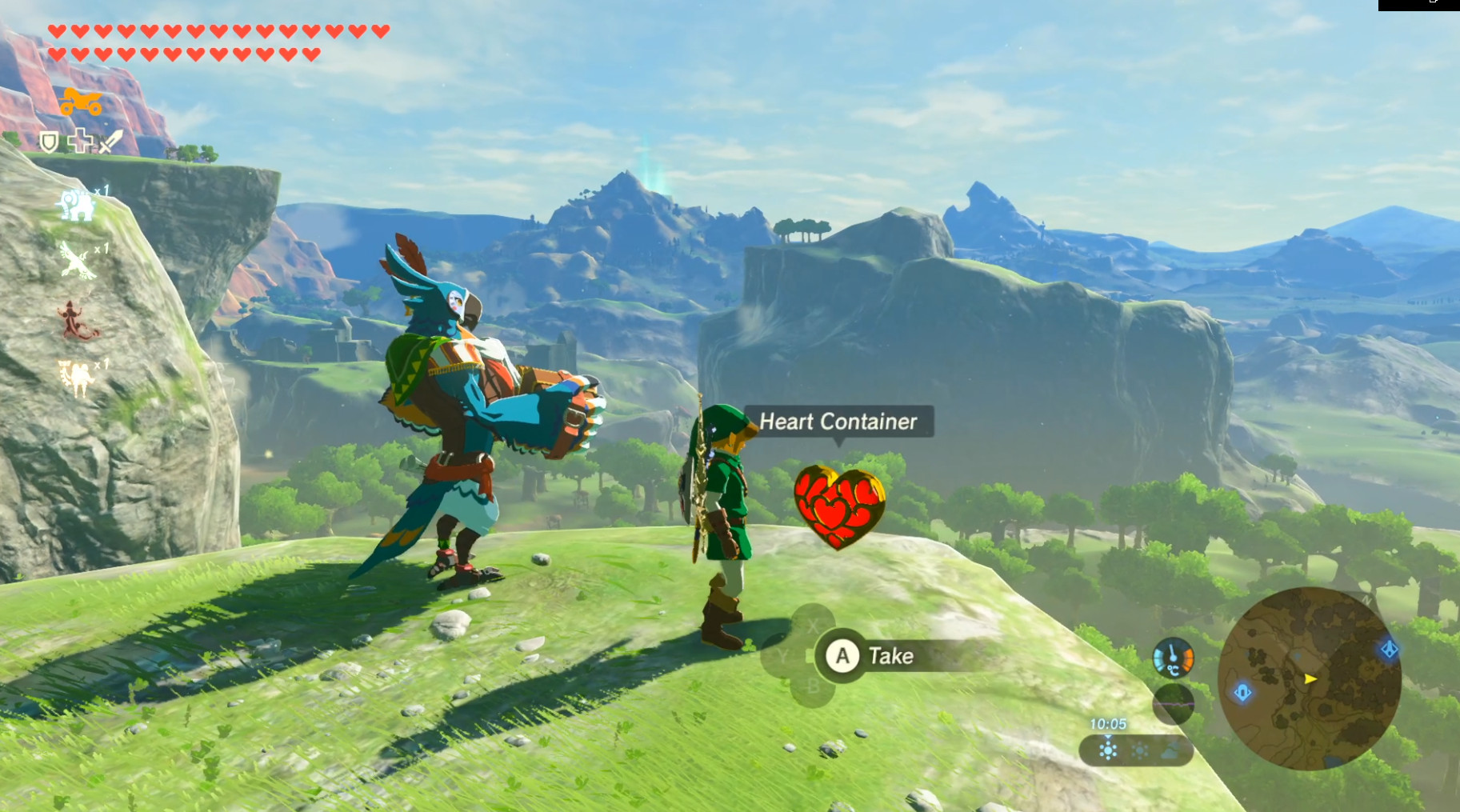Viewport: 1460px width, 812px height.
Task: Click the cloudy weather forecast icon
Action: 1170,751
